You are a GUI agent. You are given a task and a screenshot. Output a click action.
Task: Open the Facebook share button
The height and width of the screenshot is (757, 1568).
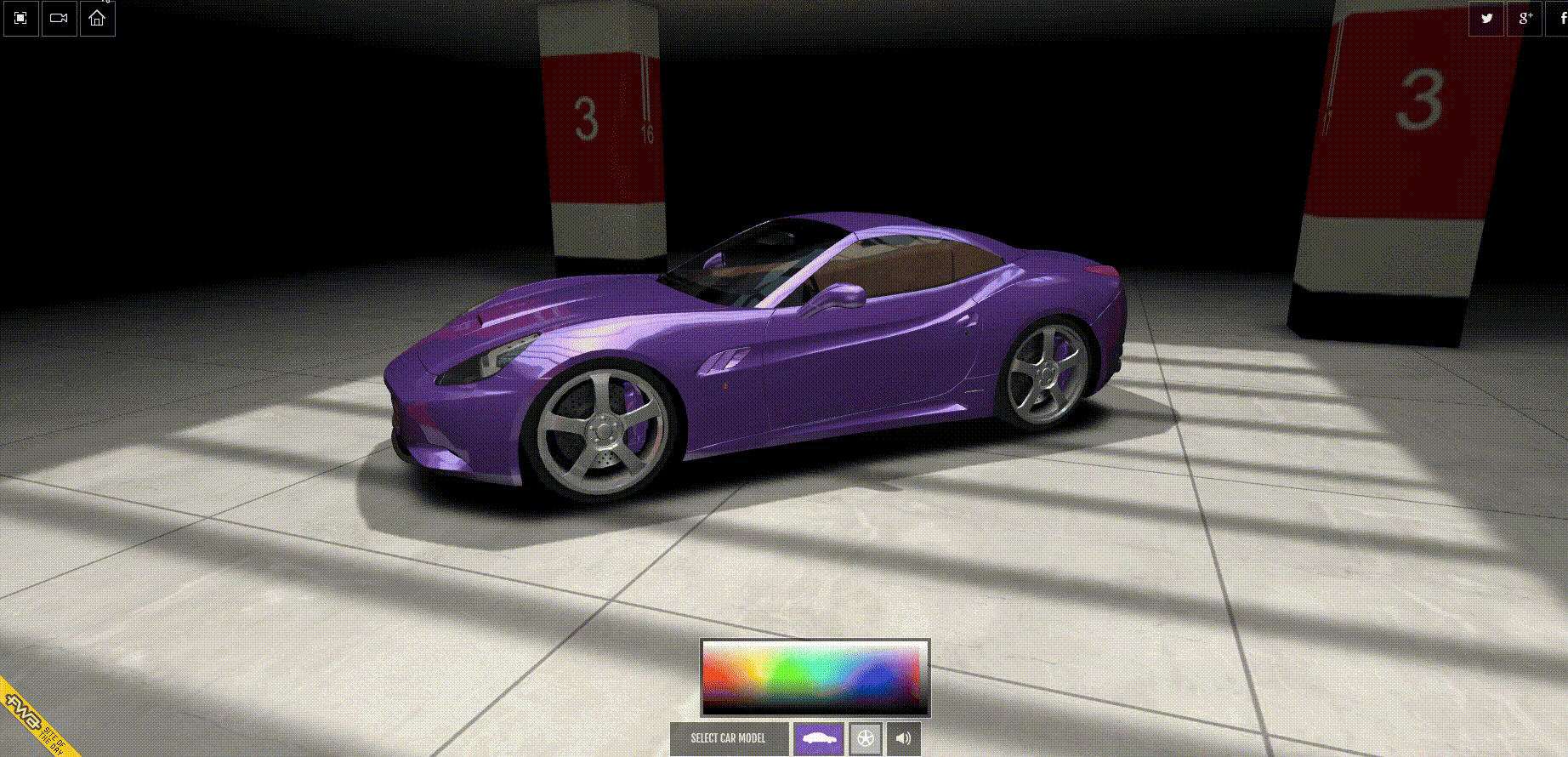pyautogui.click(x=1561, y=18)
